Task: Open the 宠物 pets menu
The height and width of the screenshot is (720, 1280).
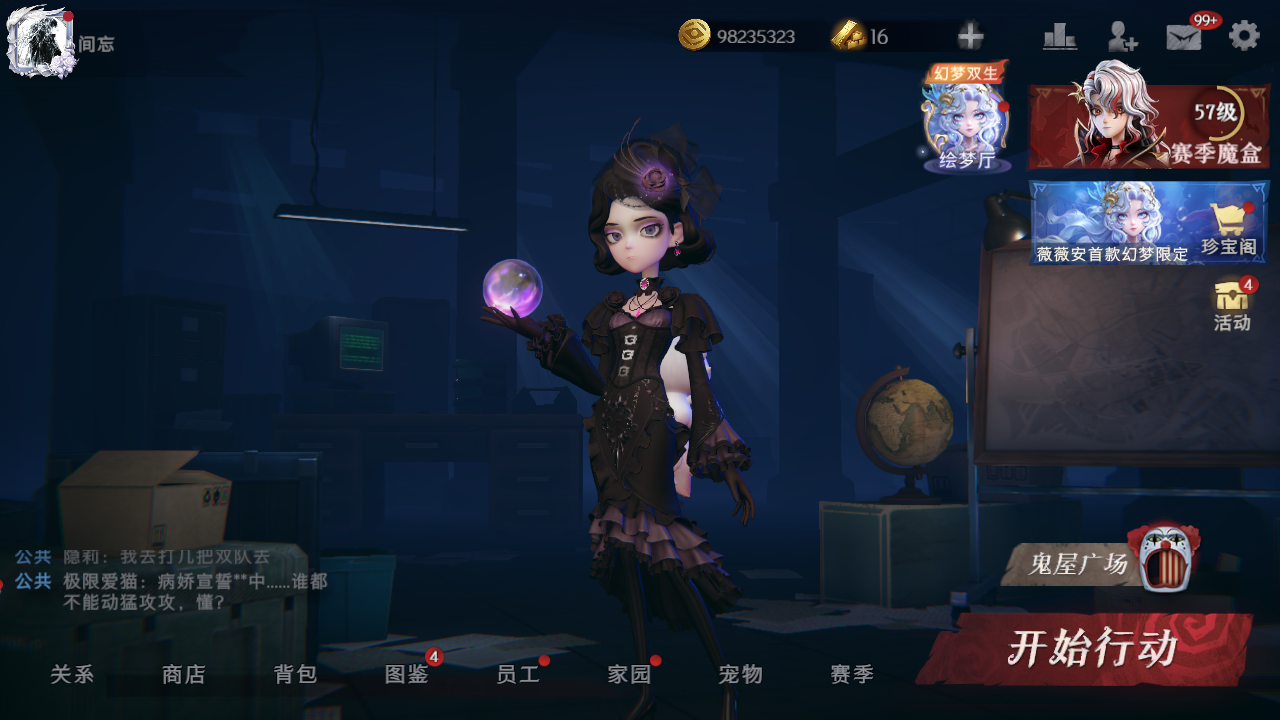Action: pyautogui.click(x=741, y=675)
